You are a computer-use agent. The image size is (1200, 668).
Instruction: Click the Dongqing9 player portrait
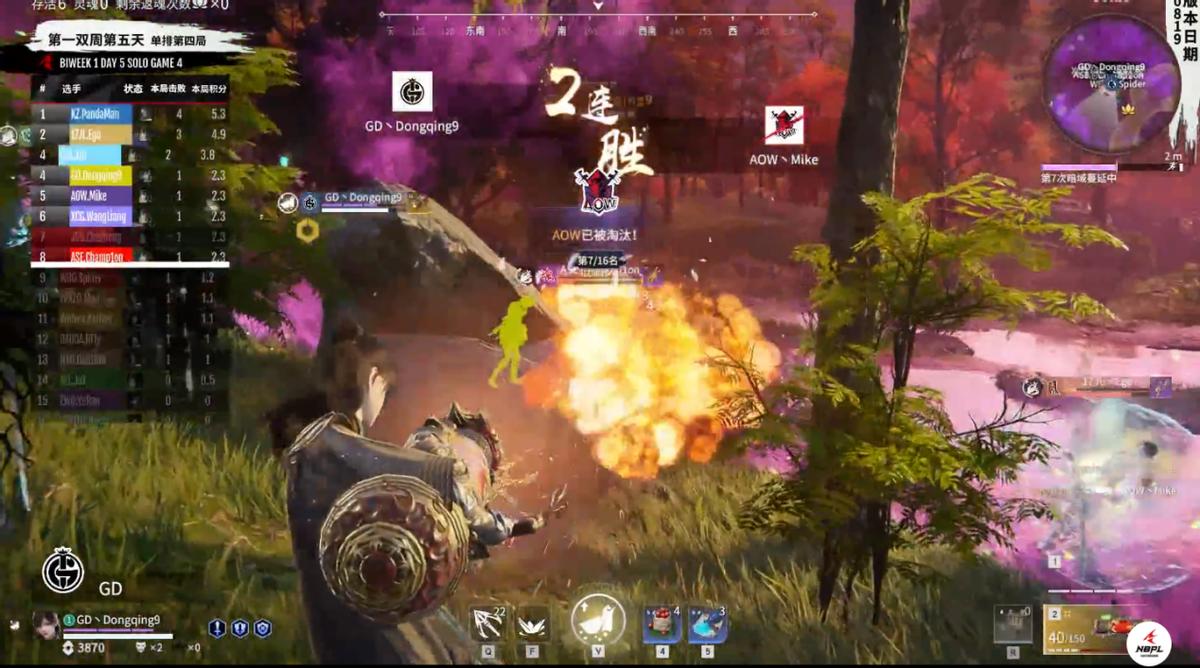(46, 623)
